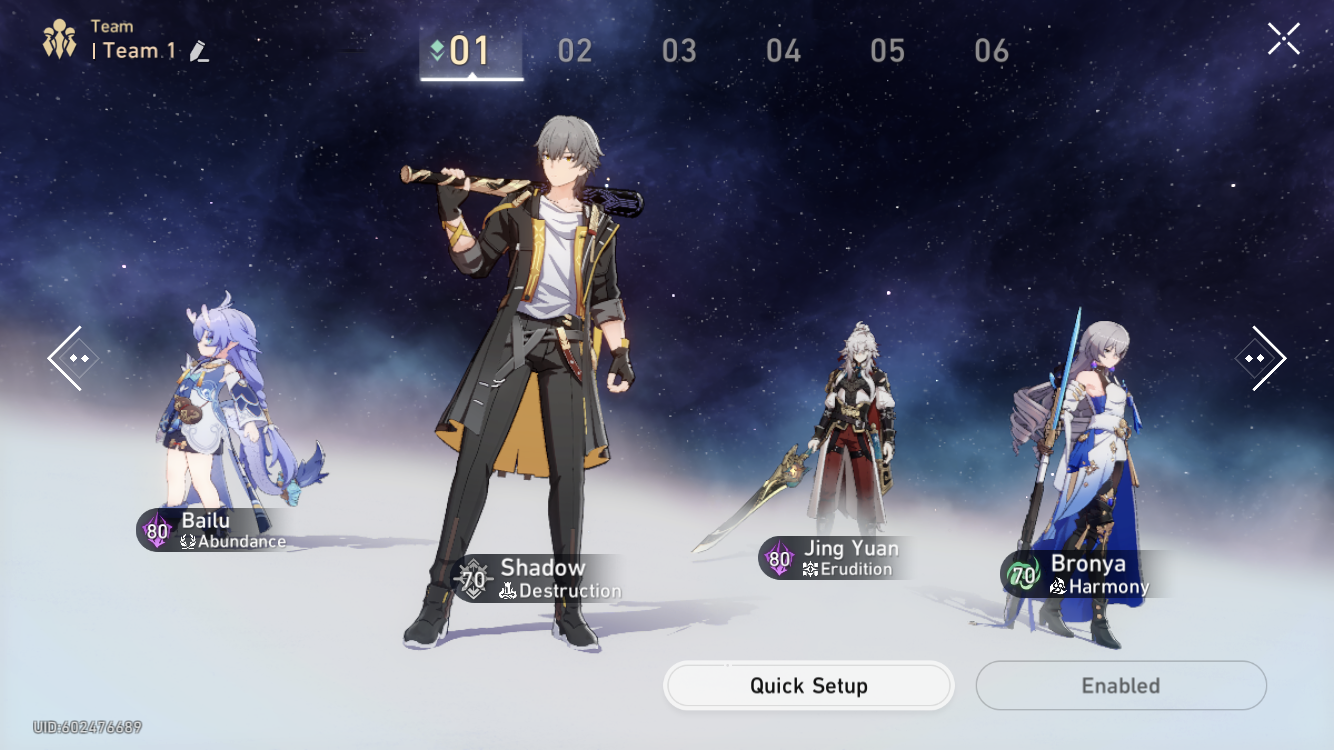1334x750 pixels.
Task: Open Quick Setup
Action: (808, 686)
